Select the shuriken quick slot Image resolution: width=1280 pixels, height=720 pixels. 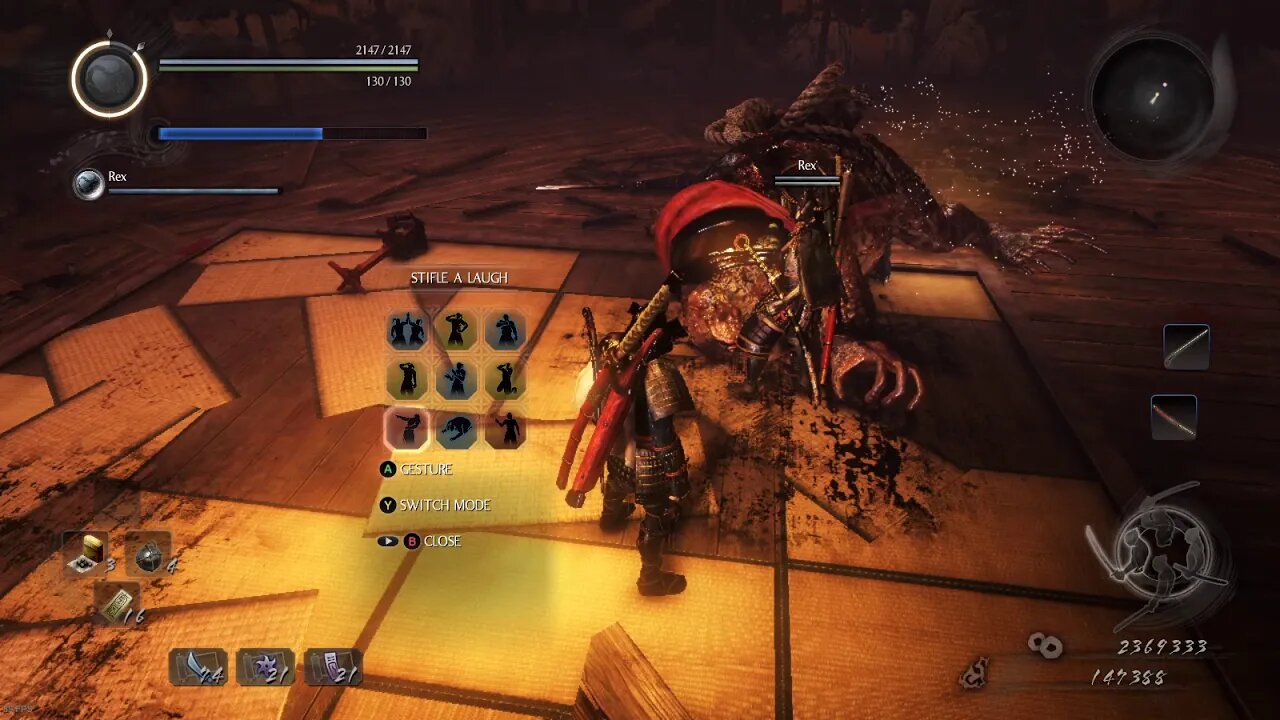(265, 666)
